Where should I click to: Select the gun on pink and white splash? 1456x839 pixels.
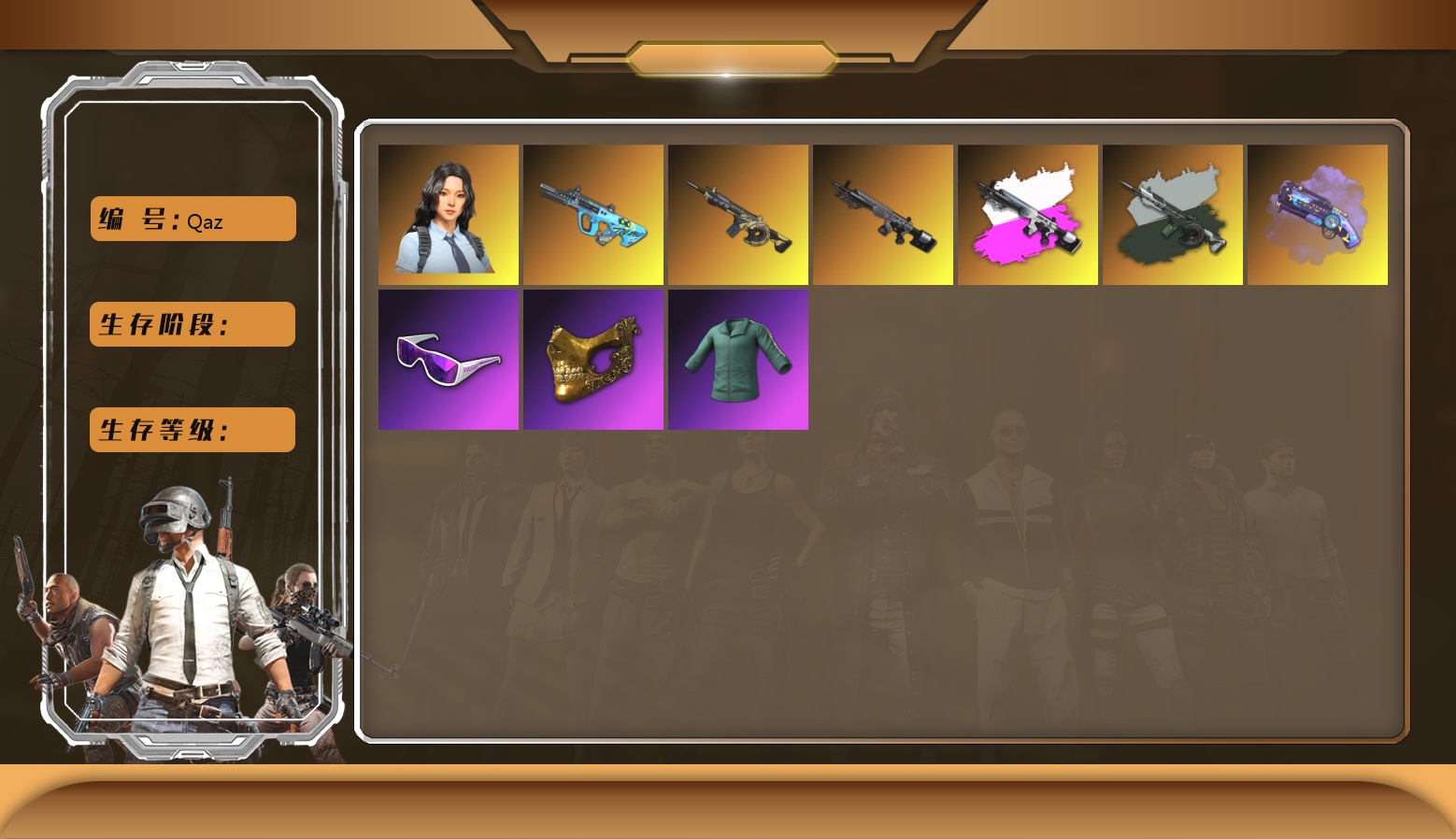(x=1028, y=215)
